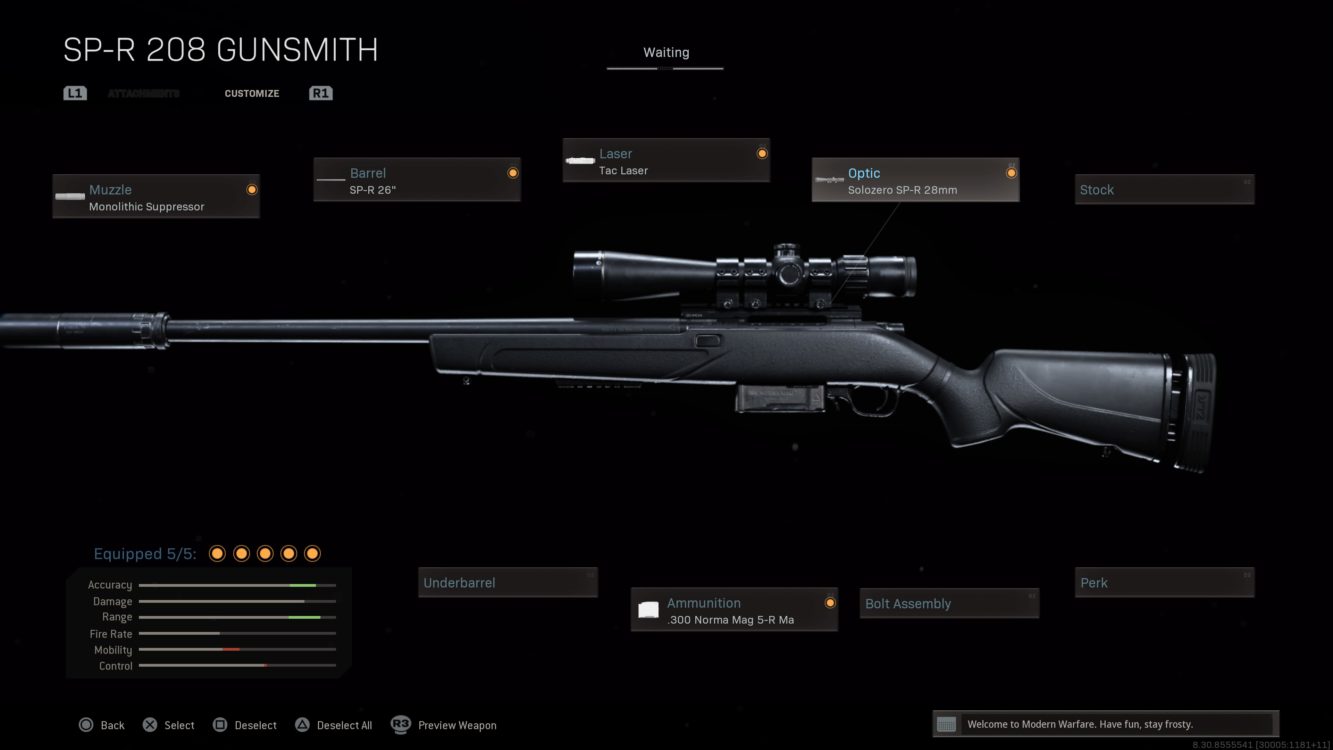1333x750 pixels.
Task: Click the L1 bumper icon
Action: coord(75,92)
